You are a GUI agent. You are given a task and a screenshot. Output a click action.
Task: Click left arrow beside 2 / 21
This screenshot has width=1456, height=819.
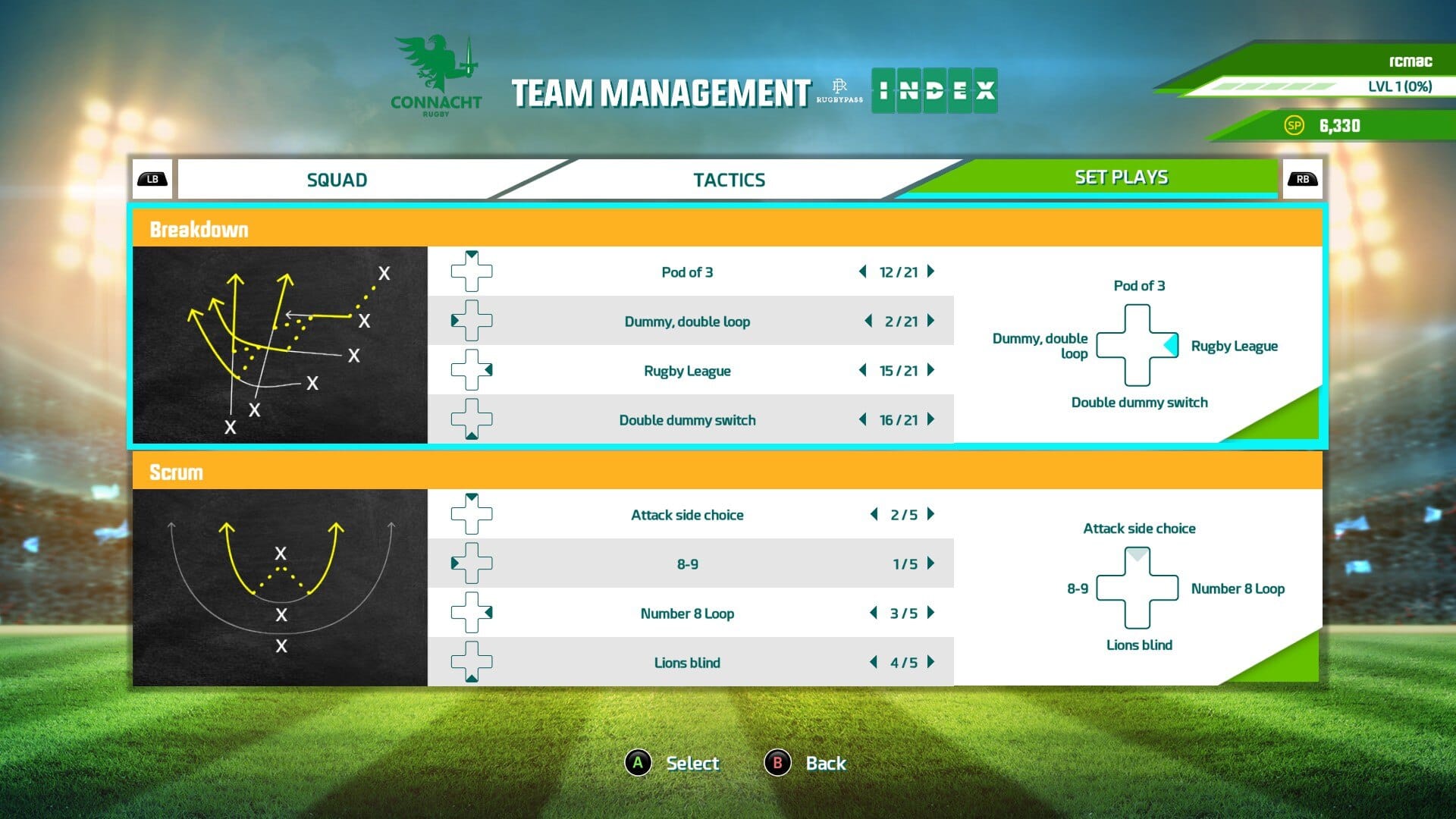point(868,321)
